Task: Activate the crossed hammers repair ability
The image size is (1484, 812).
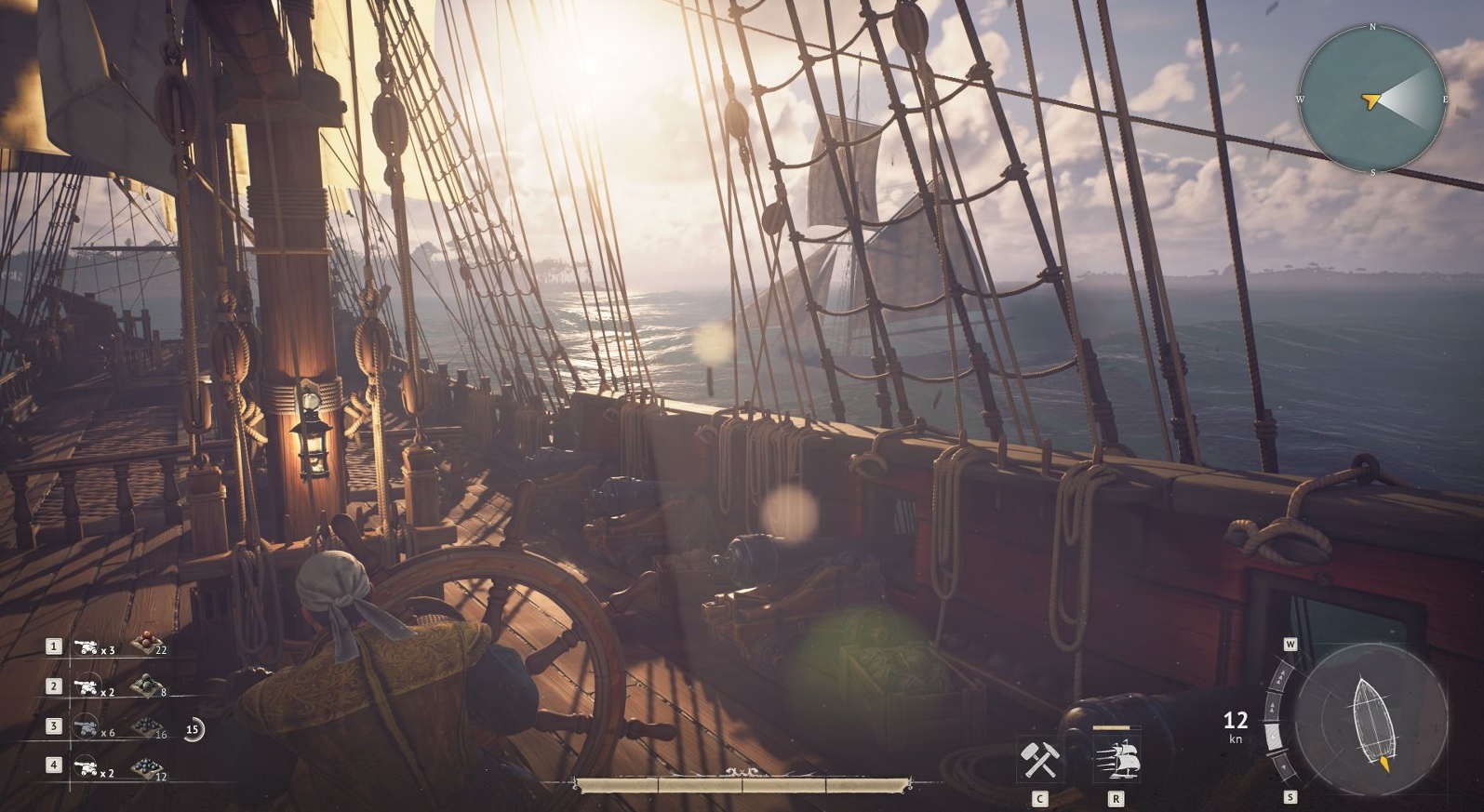Action: pos(1039,759)
